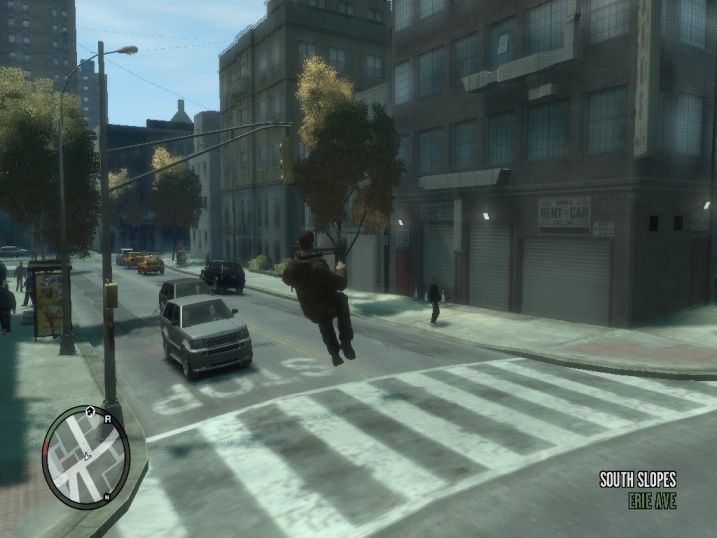Image resolution: width=717 pixels, height=538 pixels.
Task: Click the circular radar minimap
Action: coord(85,456)
